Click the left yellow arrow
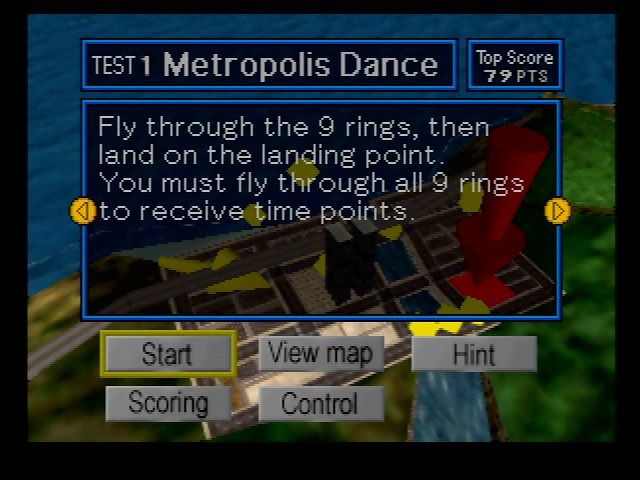 click(x=83, y=211)
